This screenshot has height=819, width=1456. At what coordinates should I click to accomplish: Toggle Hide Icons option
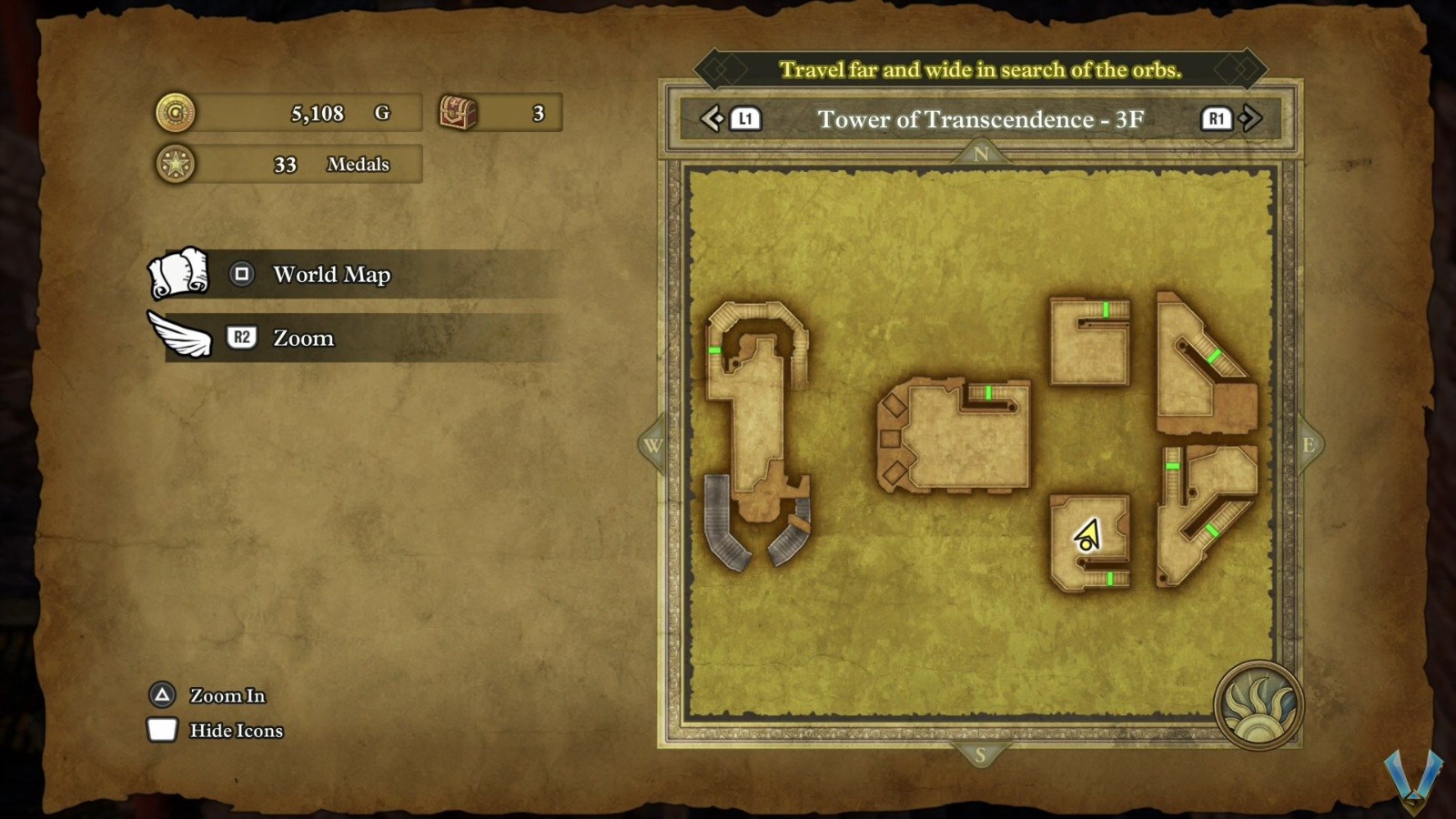[236, 731]
